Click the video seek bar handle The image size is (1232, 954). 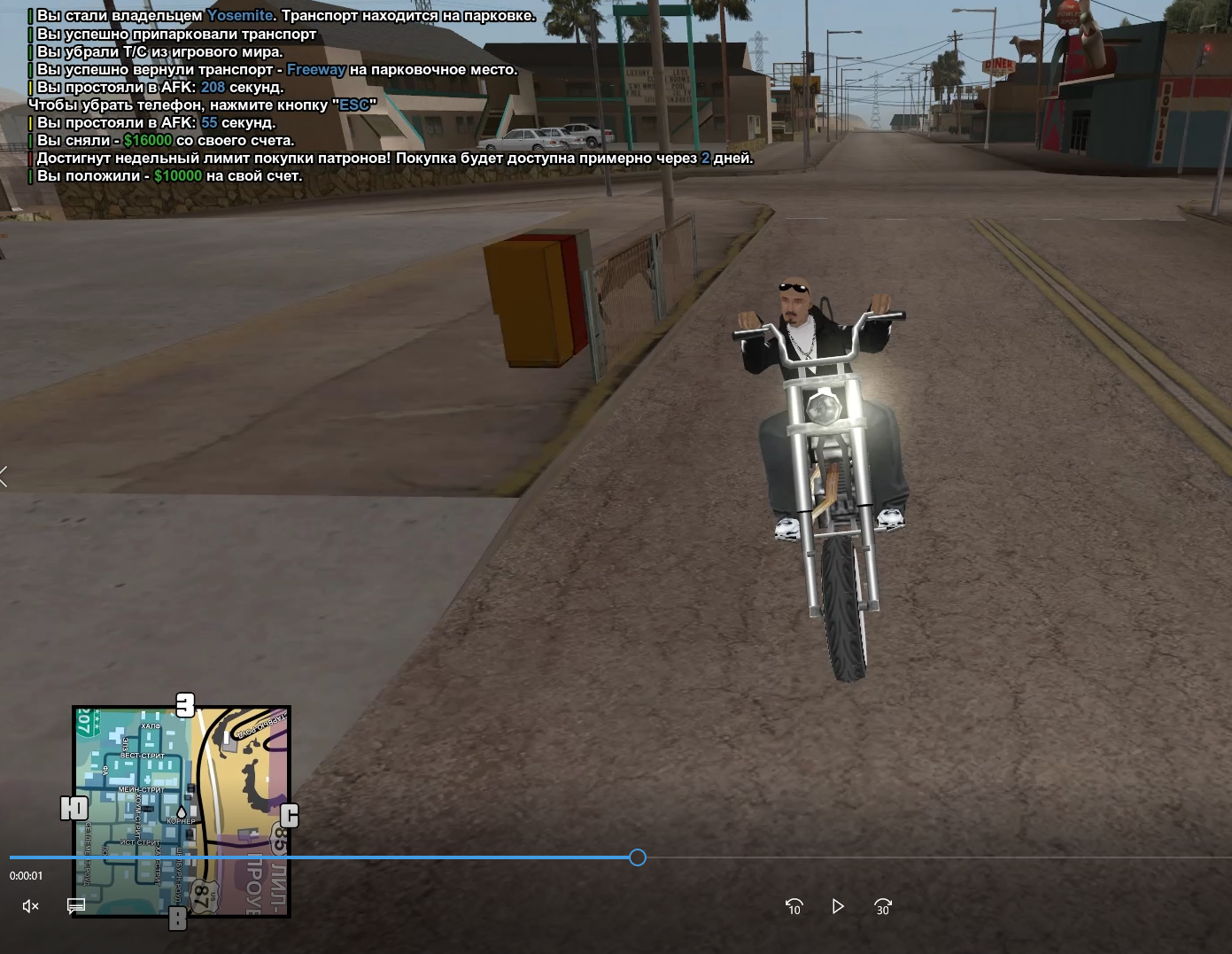[638, 857]
